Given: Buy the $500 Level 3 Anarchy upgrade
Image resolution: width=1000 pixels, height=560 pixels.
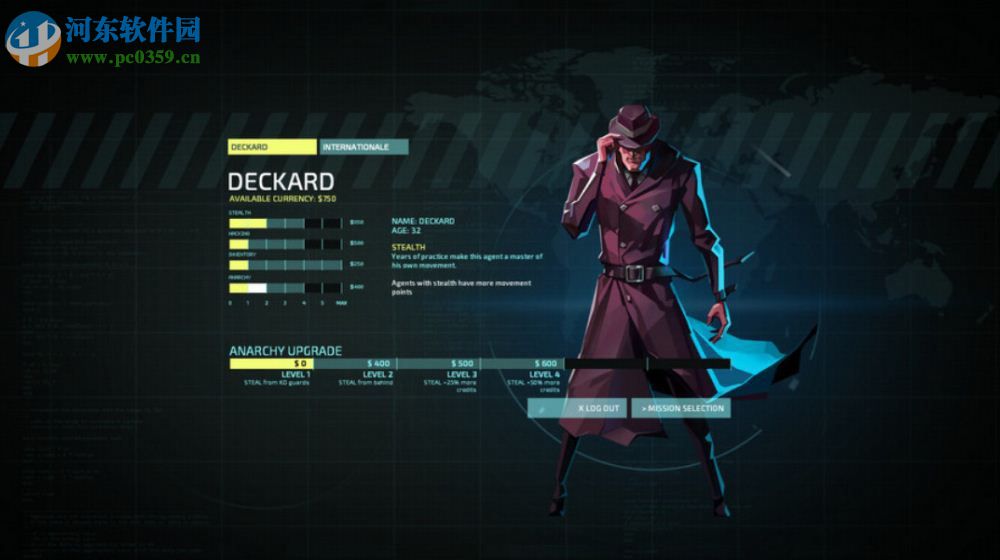Looking at the screenshot, I should point(439,363).
